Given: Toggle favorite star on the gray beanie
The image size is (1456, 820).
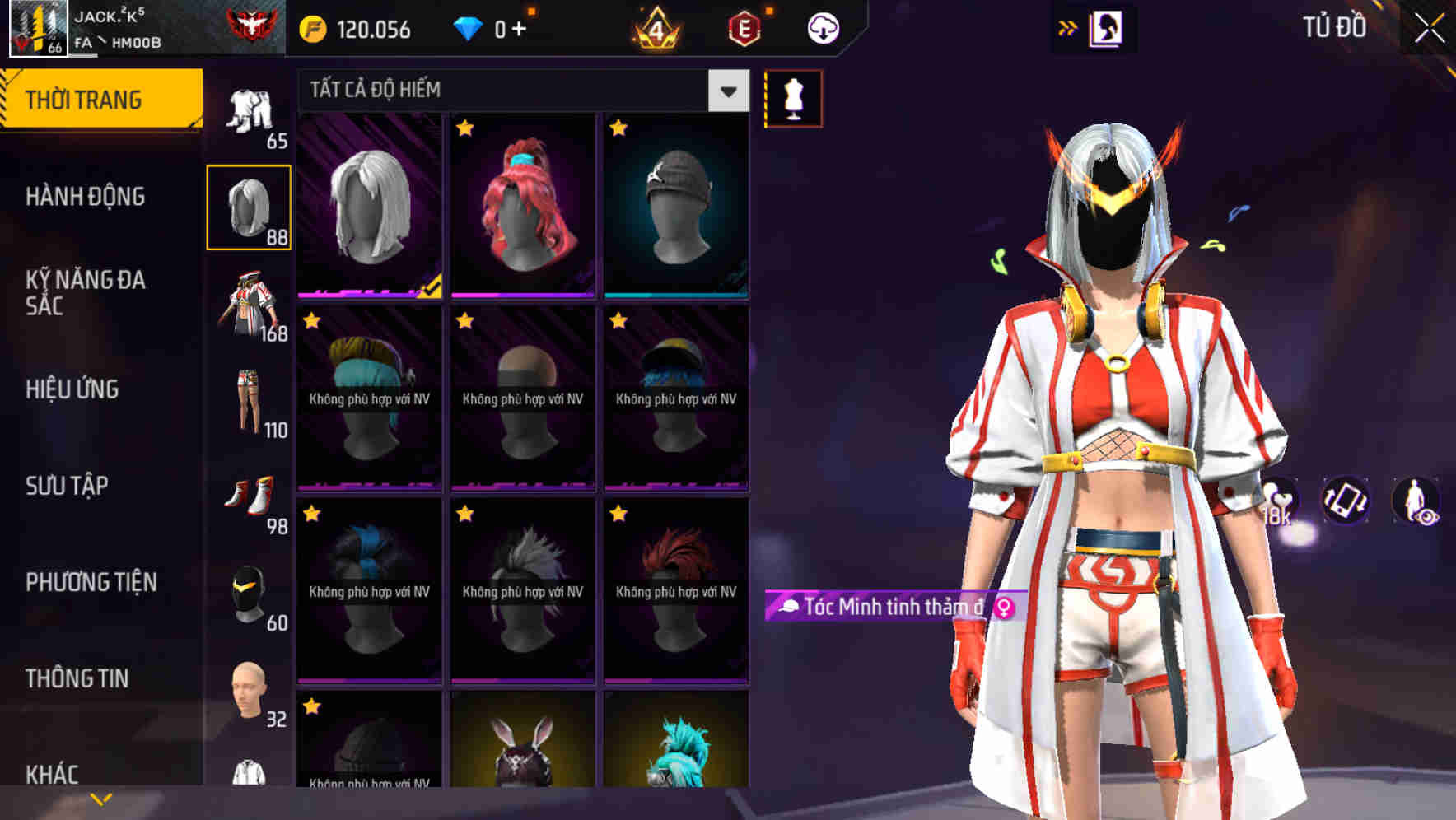Looking at the screenshot, I should click(619, 128).
